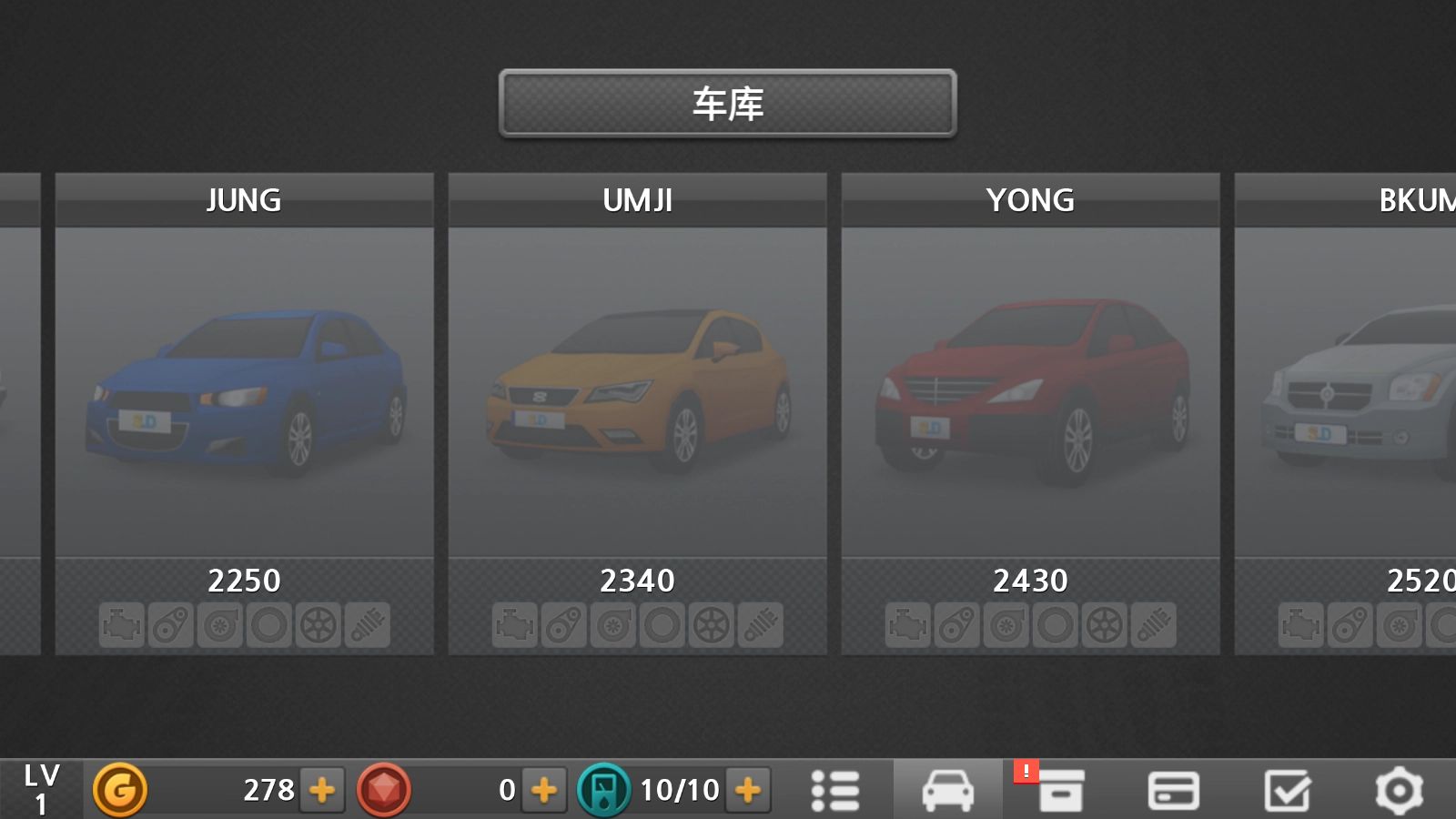This screenshot has width=1456, height=819.
Task: Open the missions checklist icon
Action: click(x=1287, y=789)
